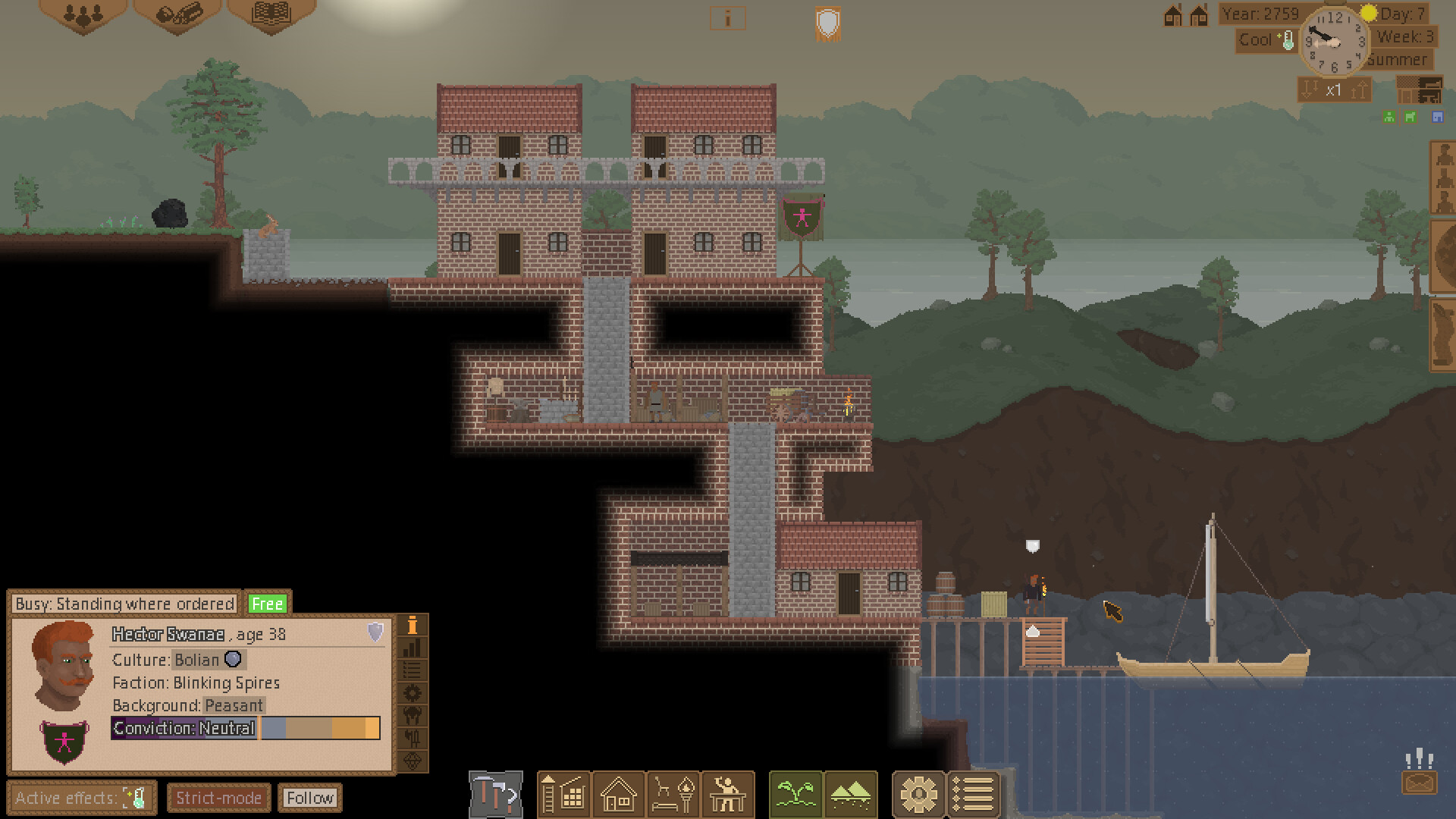This screenshot has width=1456, height=819.
Task: Open the workshop jobs icon
Action: tap(728, 794)
